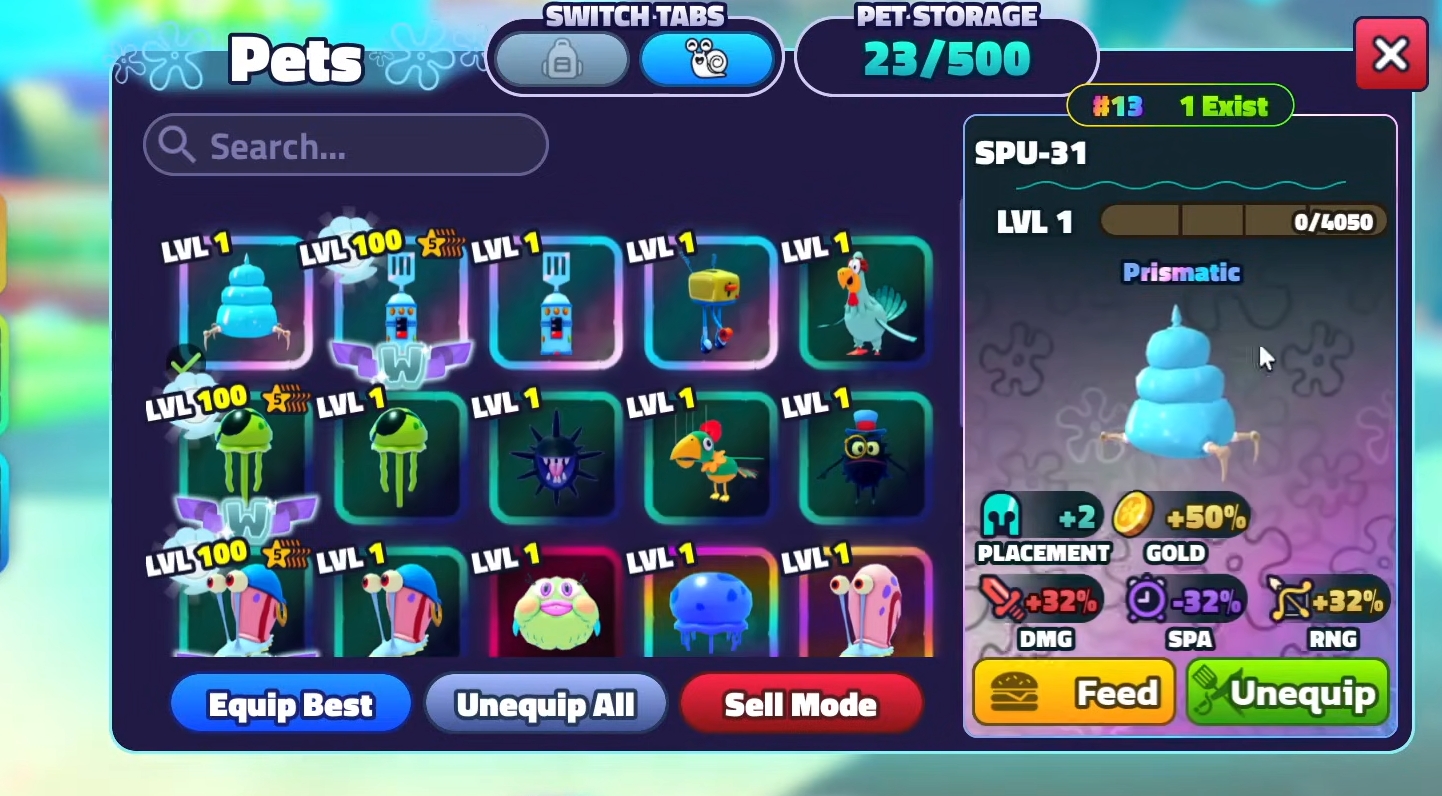Enable Sell Mode

[800, 703]
